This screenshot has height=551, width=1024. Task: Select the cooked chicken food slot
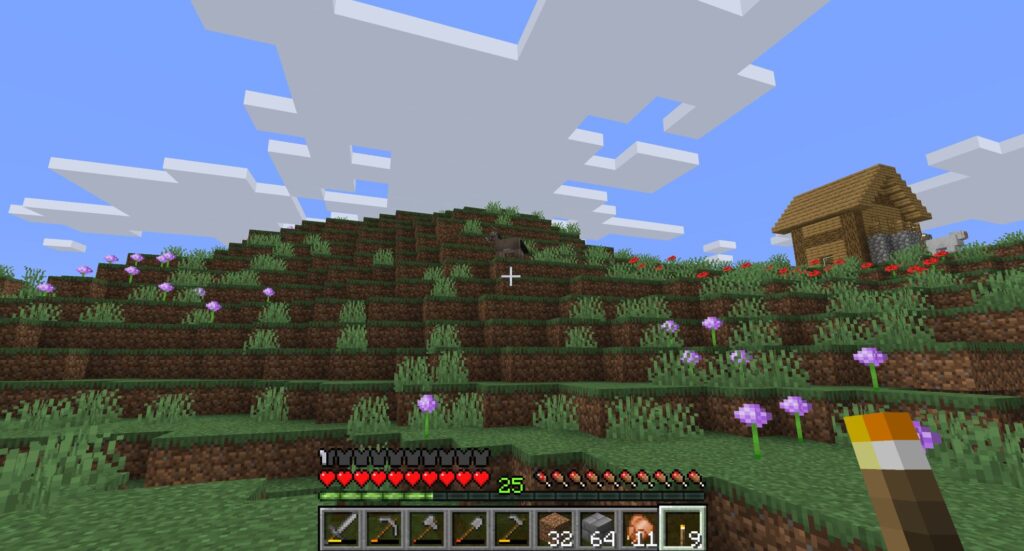pos(641,528)
